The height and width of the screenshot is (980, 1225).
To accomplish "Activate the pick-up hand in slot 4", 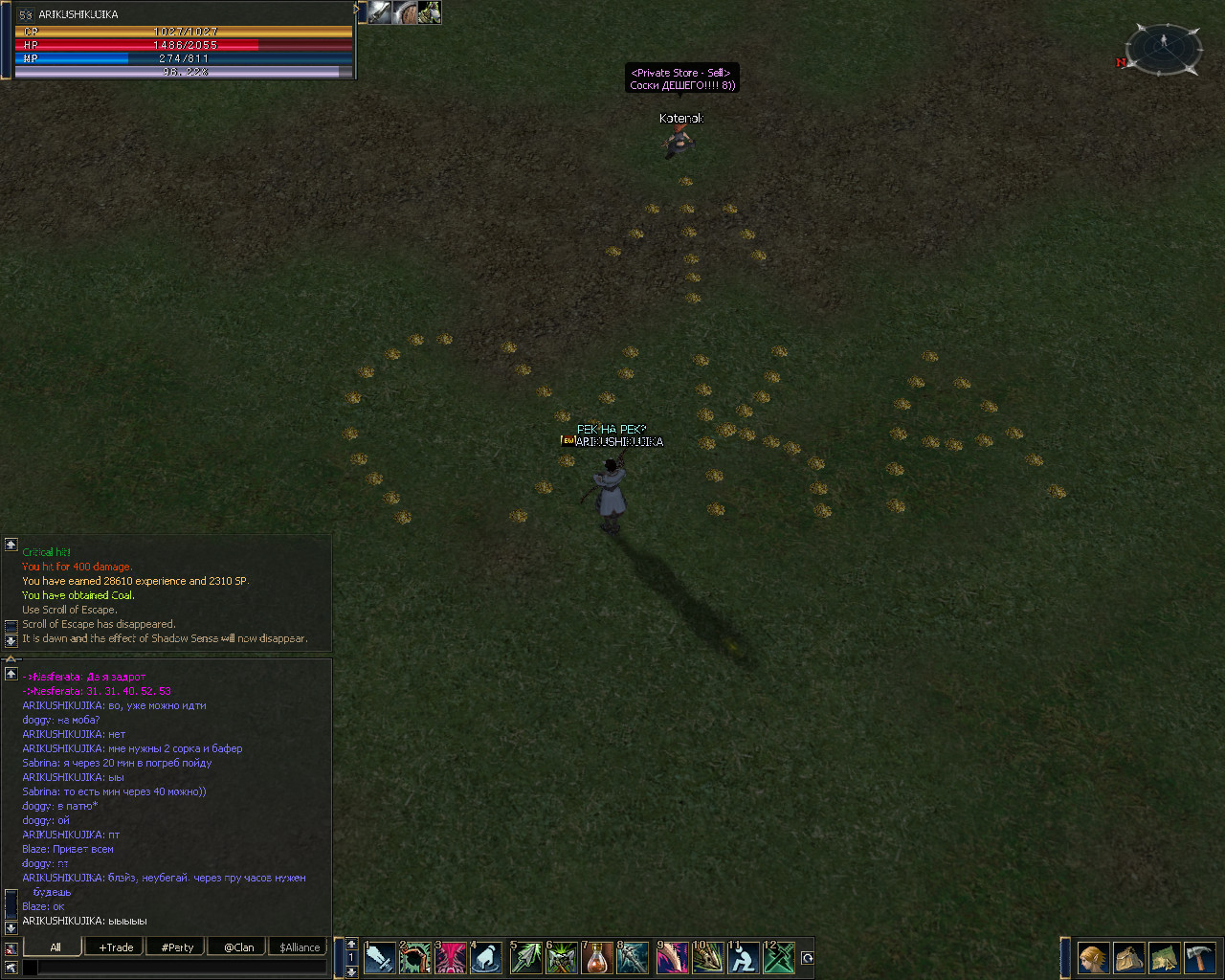I will 486,958.
